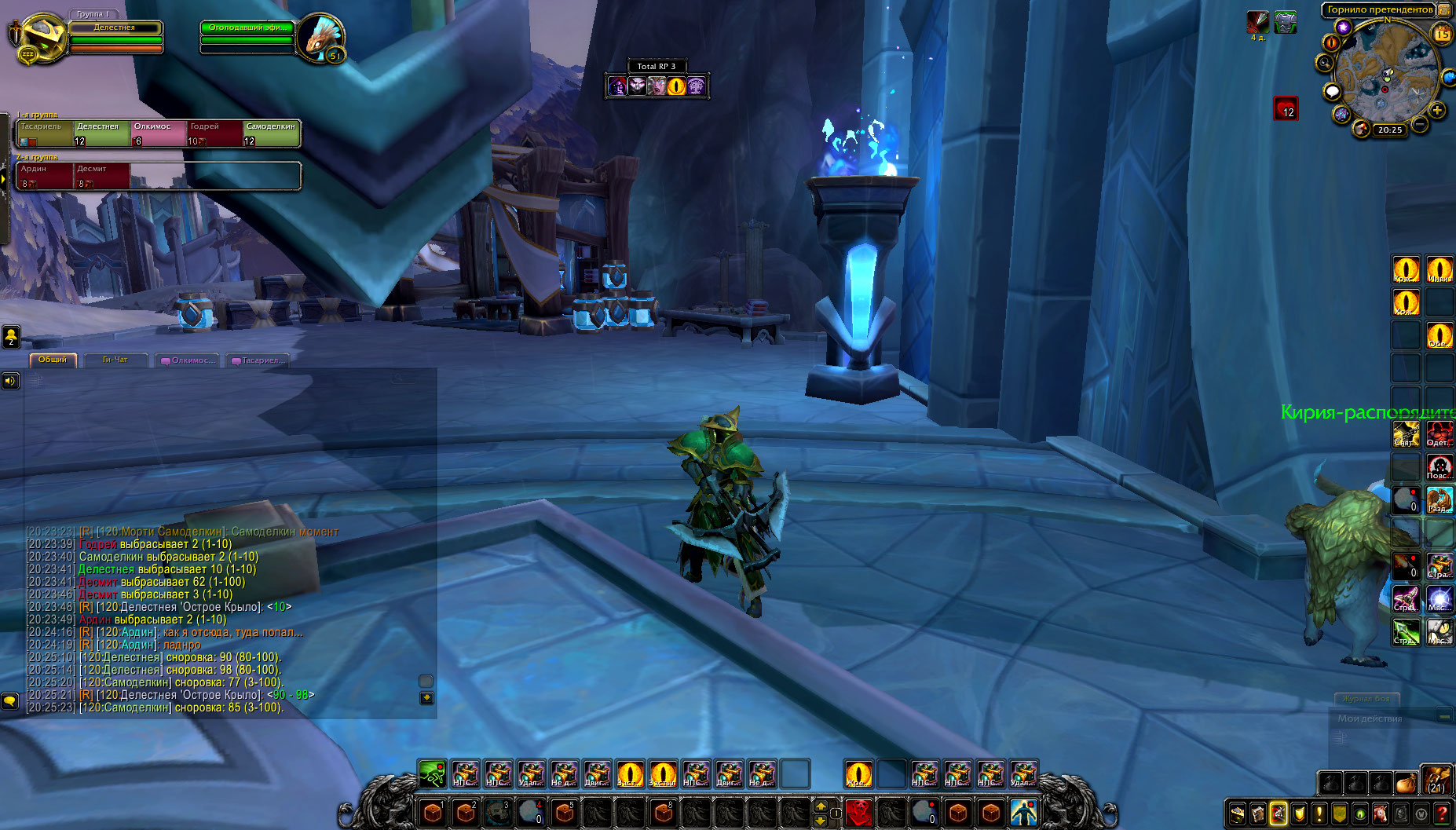1456x830 pixels.
Task: Zoom out the minimap with minus button
Action: [x=1420, y=124]
